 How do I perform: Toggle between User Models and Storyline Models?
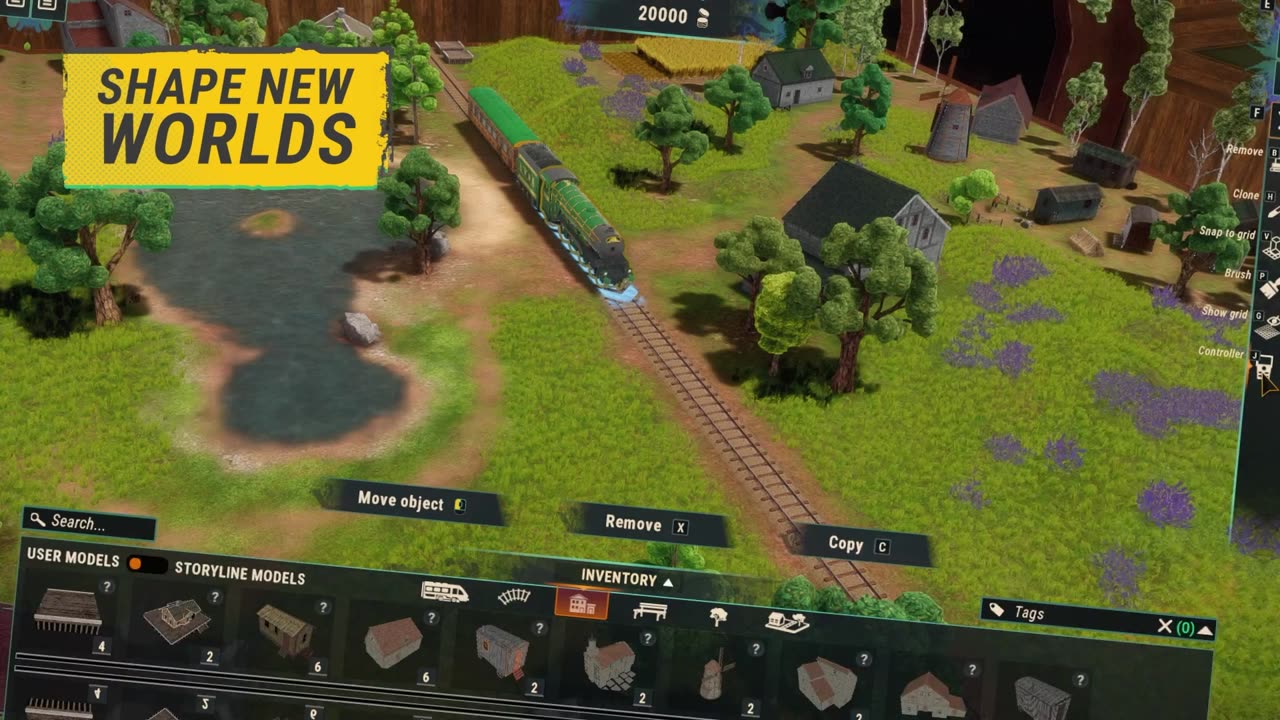[x=147, y=564]
